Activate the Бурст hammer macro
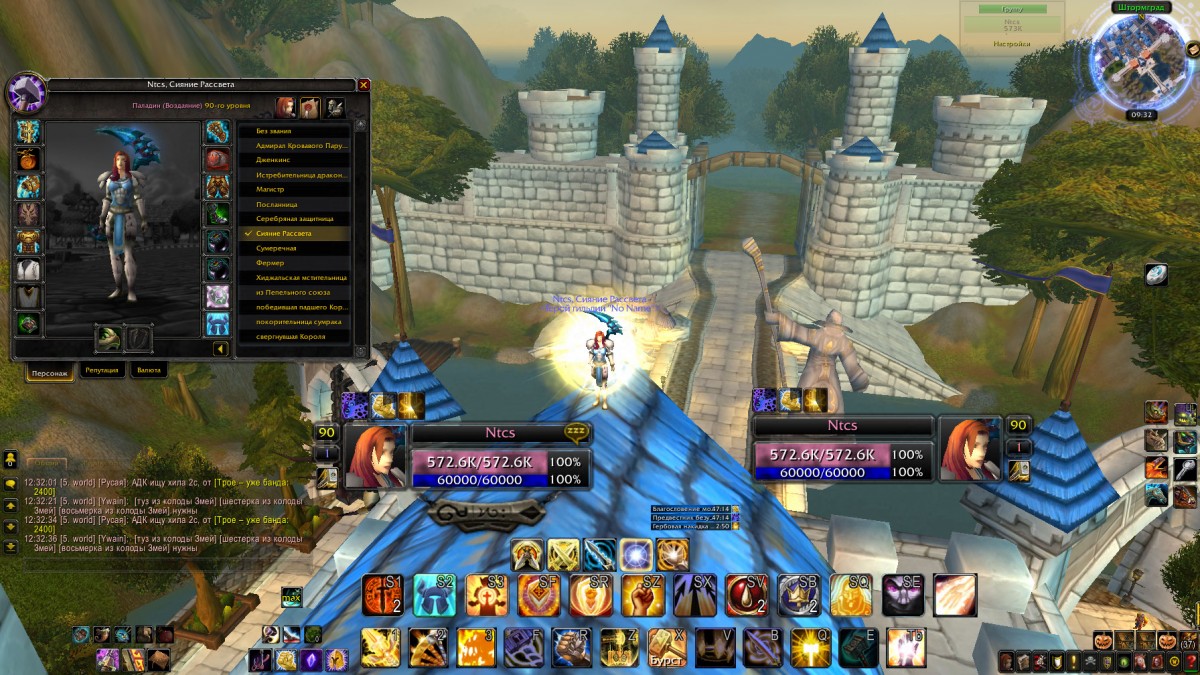This screenshot has width=1200, height=675. (x=666, y=646)
